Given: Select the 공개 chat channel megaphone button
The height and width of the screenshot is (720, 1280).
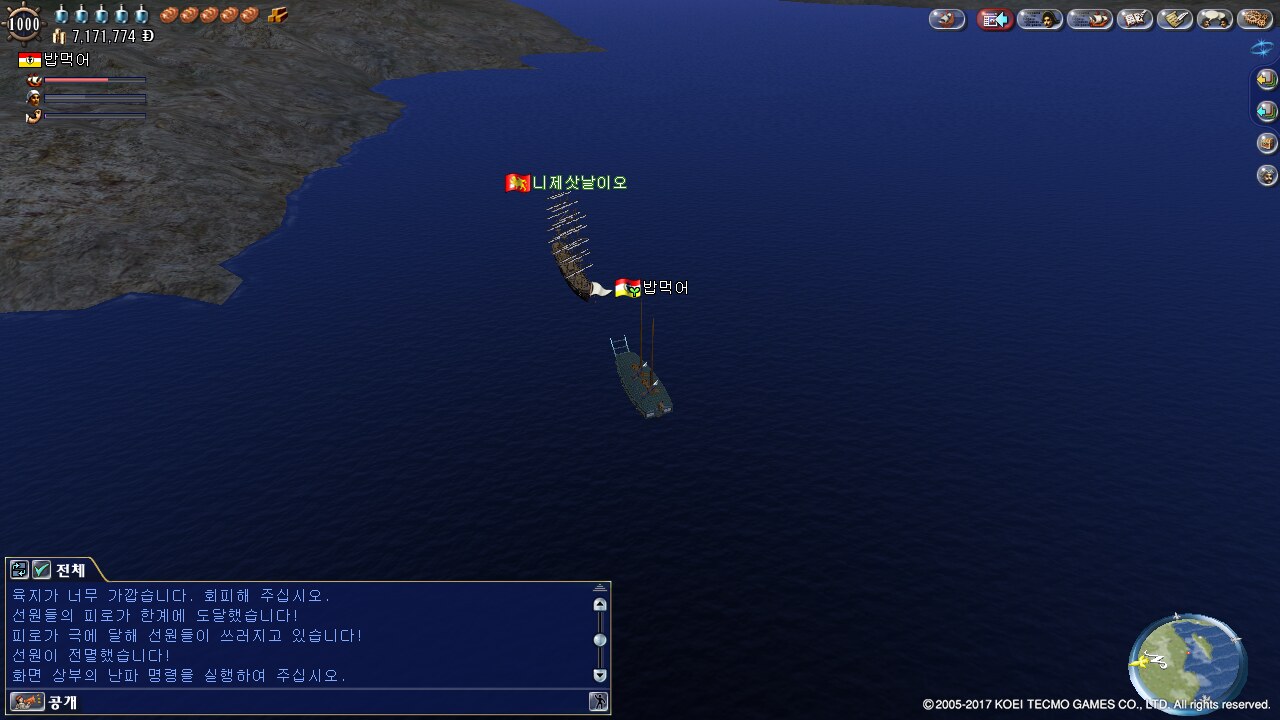Looking at the screenshot, I should 28,702.
